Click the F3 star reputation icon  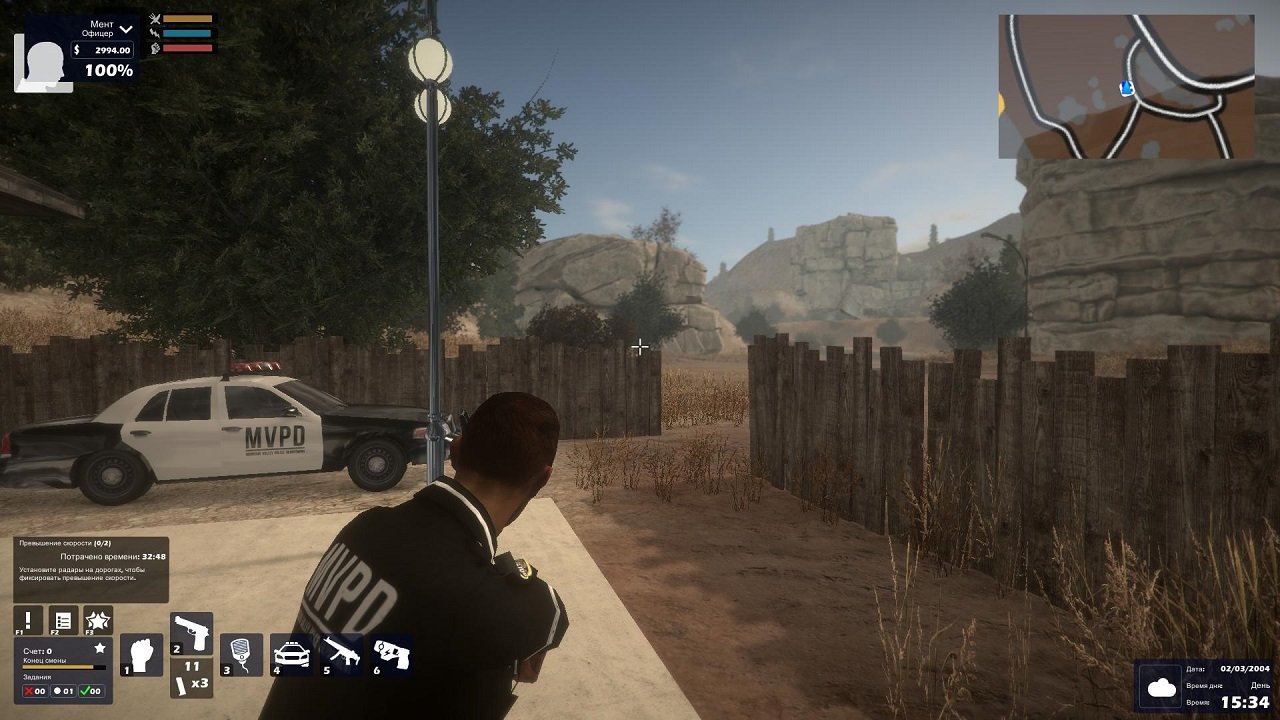coord(98,621)
